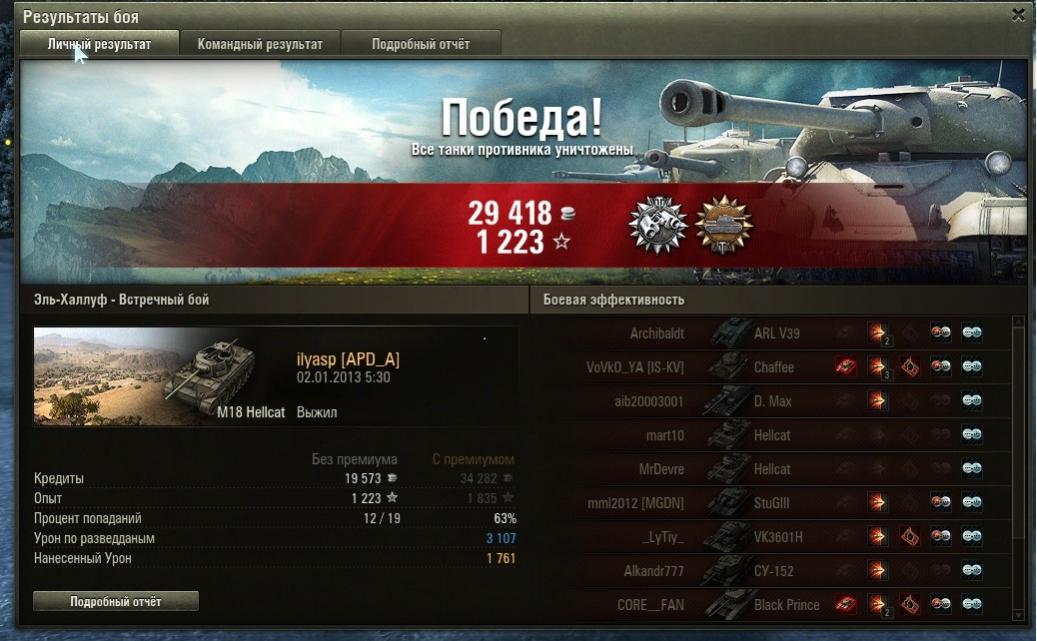The image size is (1037, 641).
Task: Pick the mml2012 StuGIII row
Action: tap(770, 503)
